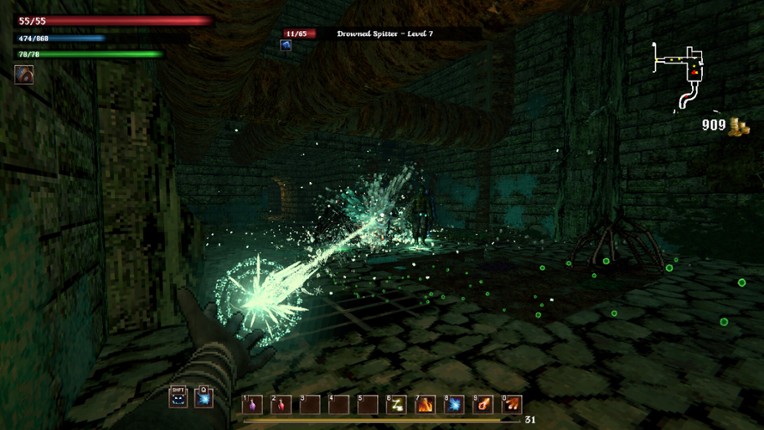Select the orange claw spell in slot 0
The height and width of the screenshot is (430, 764).
click(x=512, y=404)
